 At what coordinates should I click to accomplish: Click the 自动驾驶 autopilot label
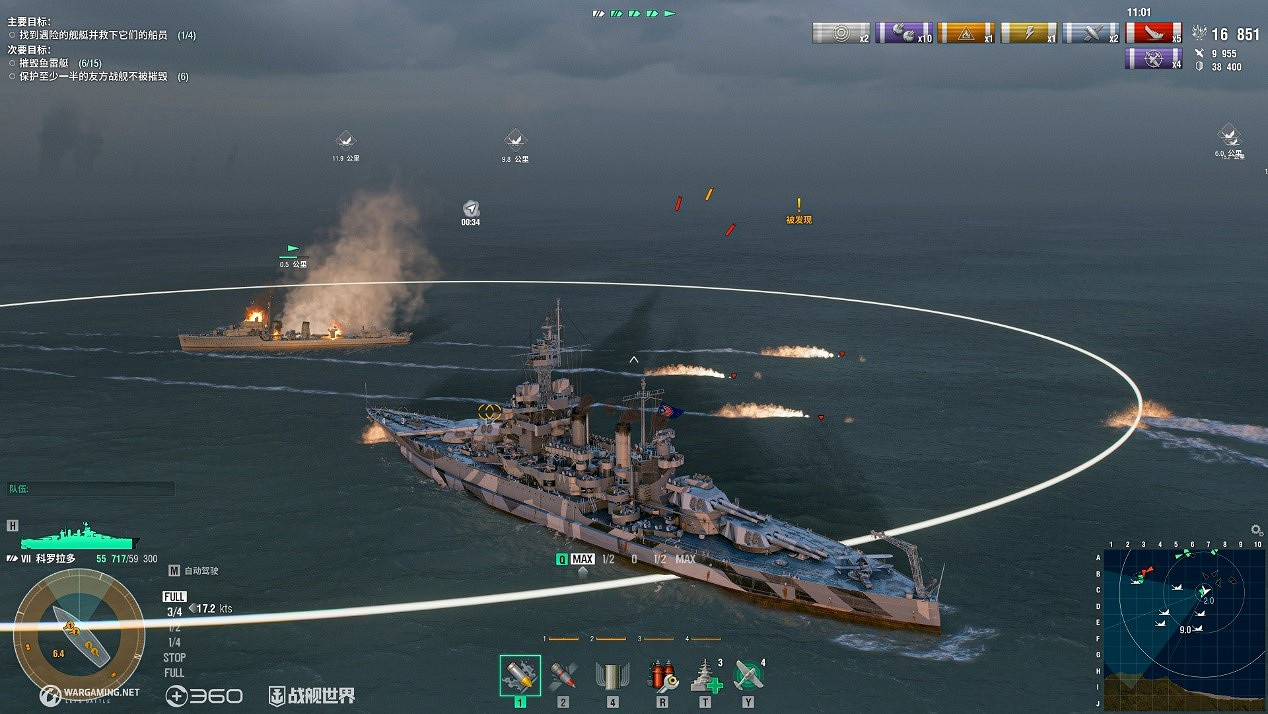[x=201, y=571]
